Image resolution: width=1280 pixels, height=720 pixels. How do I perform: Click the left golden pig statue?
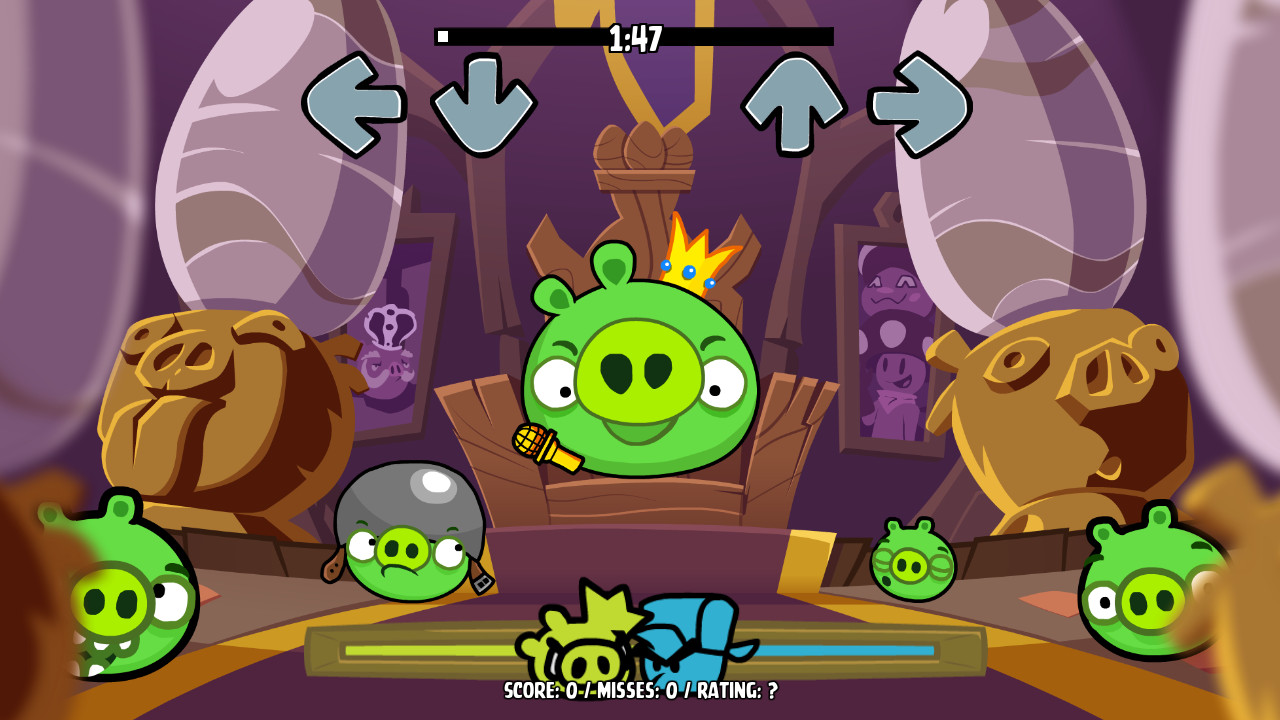220,400
